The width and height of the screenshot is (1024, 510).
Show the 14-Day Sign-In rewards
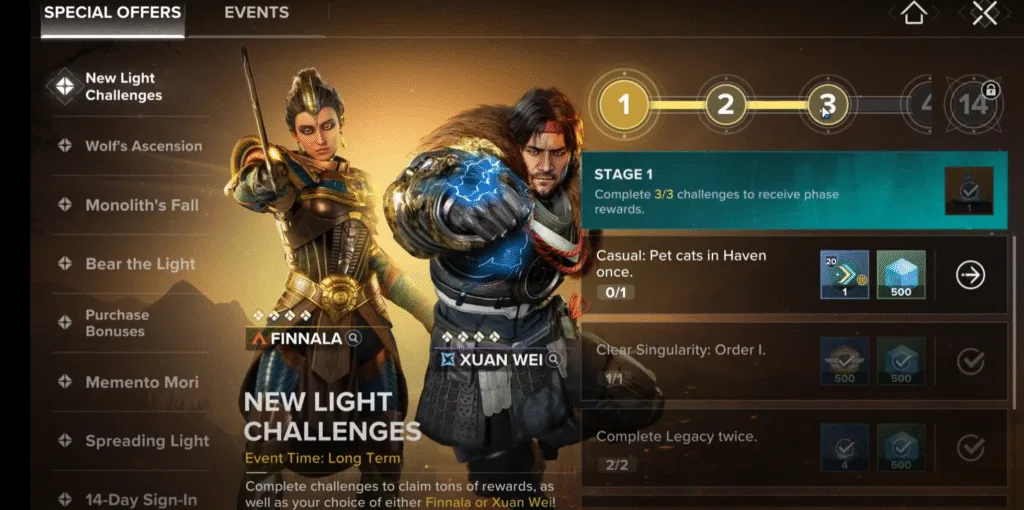click(x=140, y=499)
